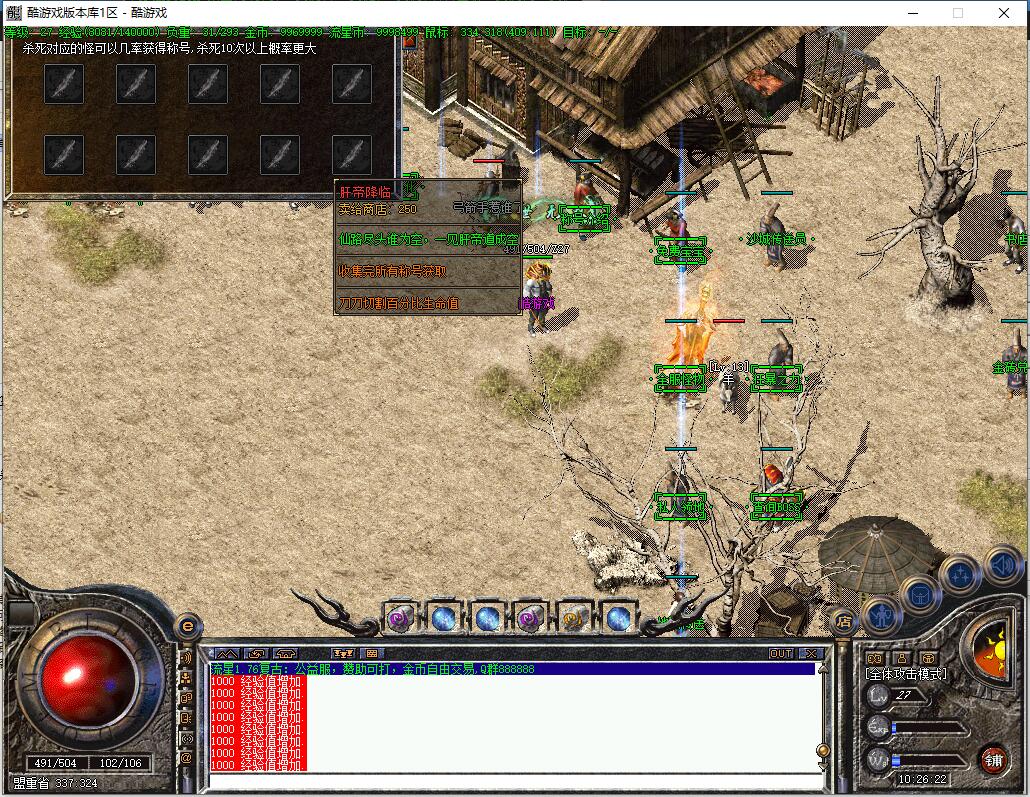Click the OUT button on chat panel
The width and height of the screenshot is (1030, 797).
(781, 653)
